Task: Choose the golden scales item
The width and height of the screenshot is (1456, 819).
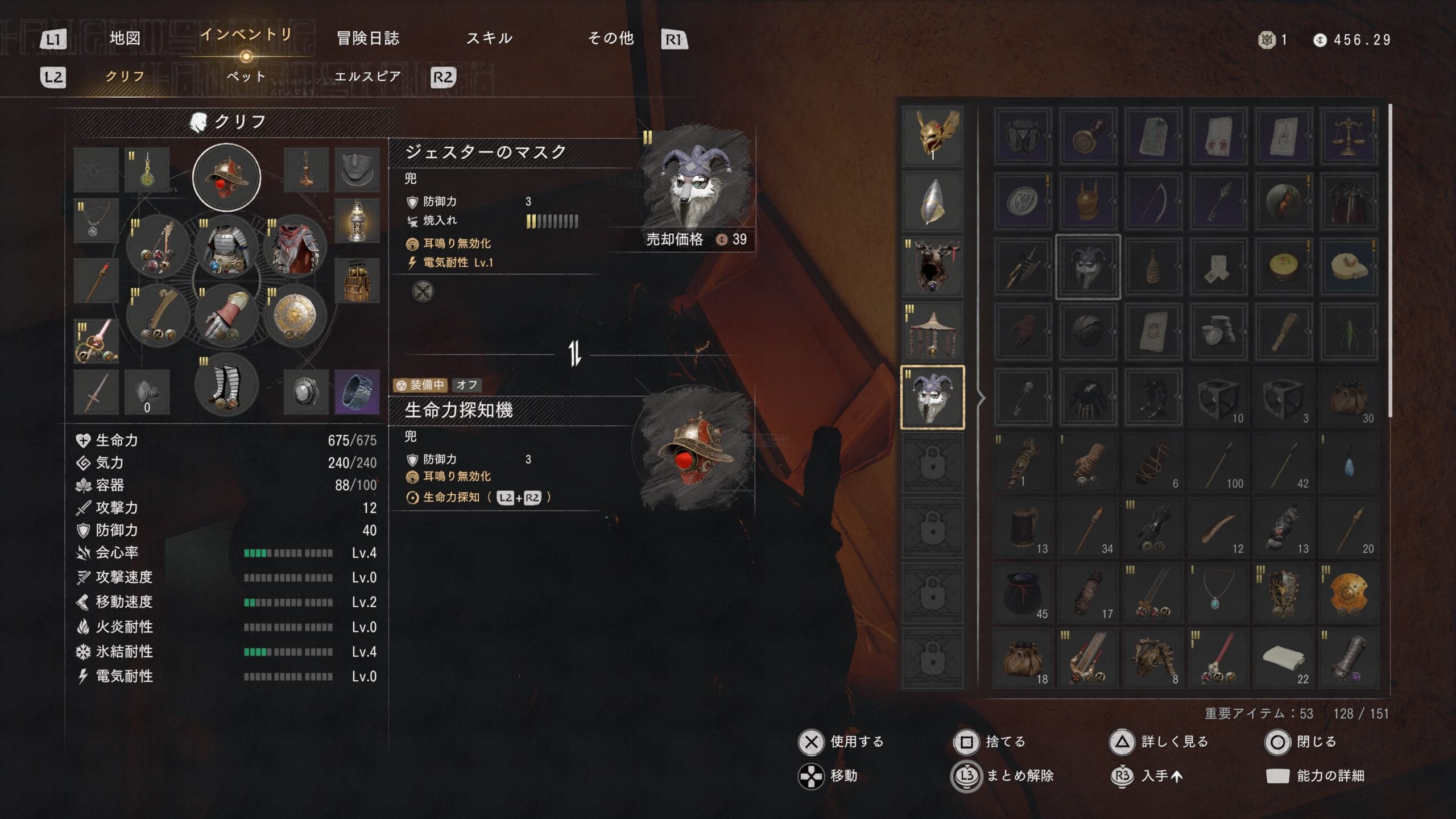Action: click(x=1348, y=136)
